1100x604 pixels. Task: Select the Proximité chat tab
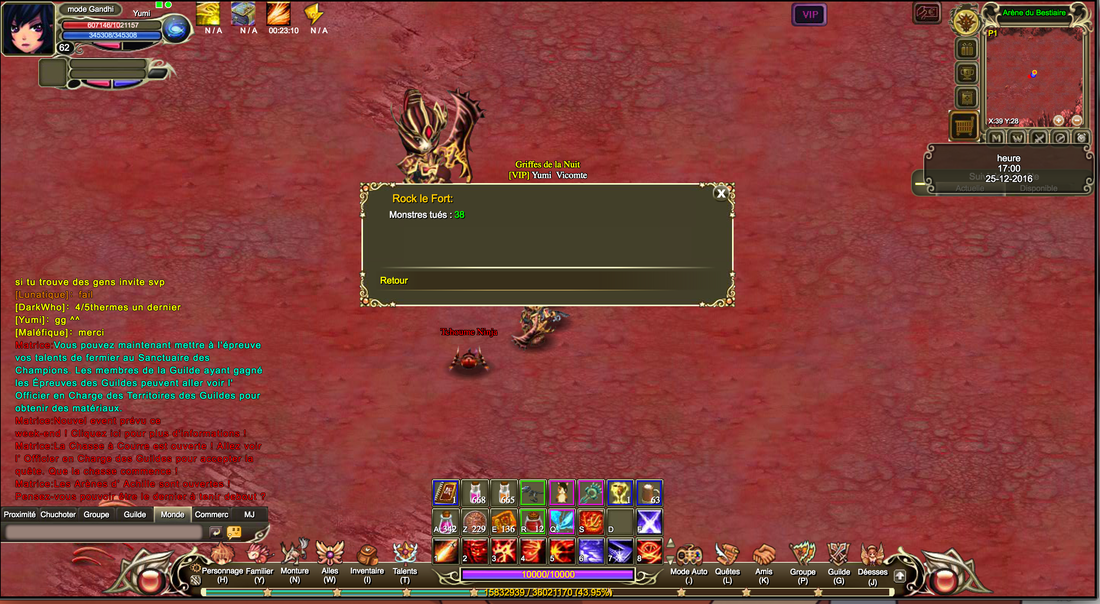pos(19,515)
